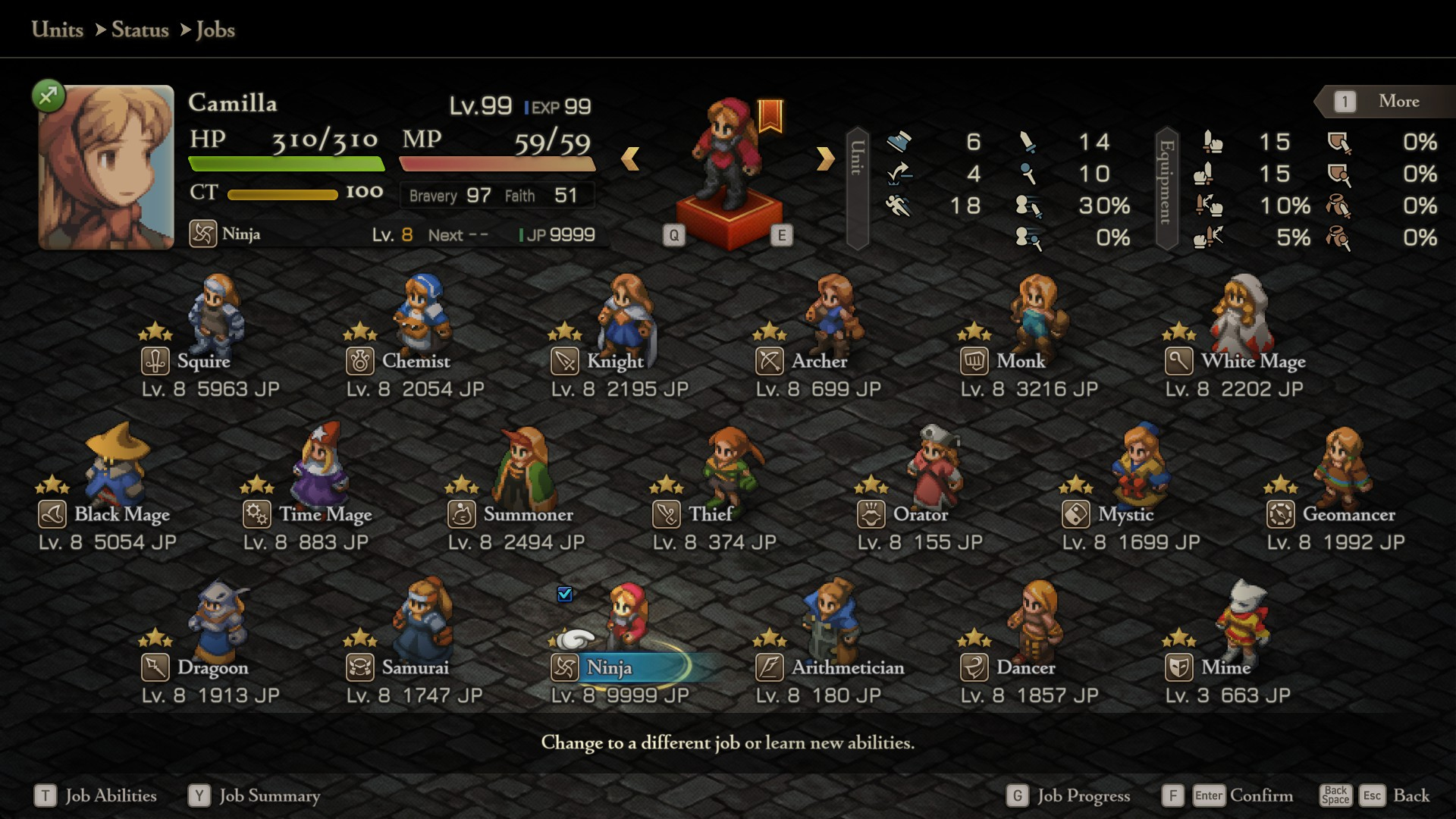The height and width of the screenshot is (819, 1456).
Task: Select the Geomancer job
Action: (x=1348, y=515)
